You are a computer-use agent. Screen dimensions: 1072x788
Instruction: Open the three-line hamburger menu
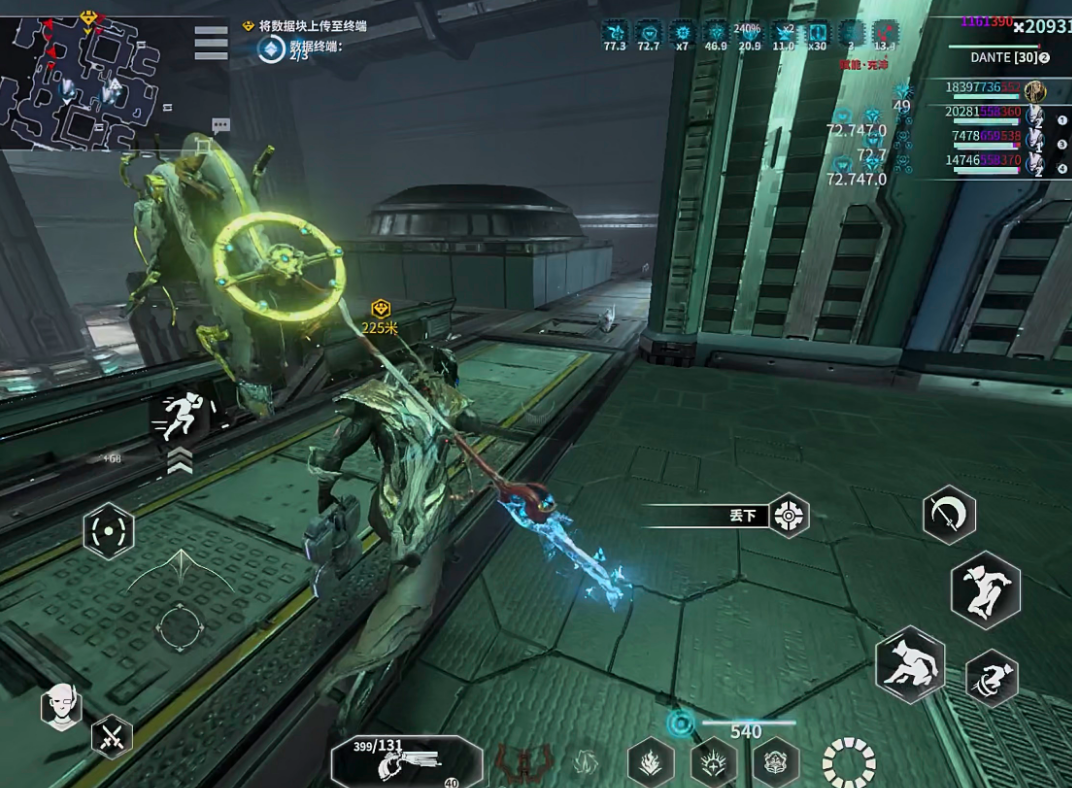click(x=210, y=42)
